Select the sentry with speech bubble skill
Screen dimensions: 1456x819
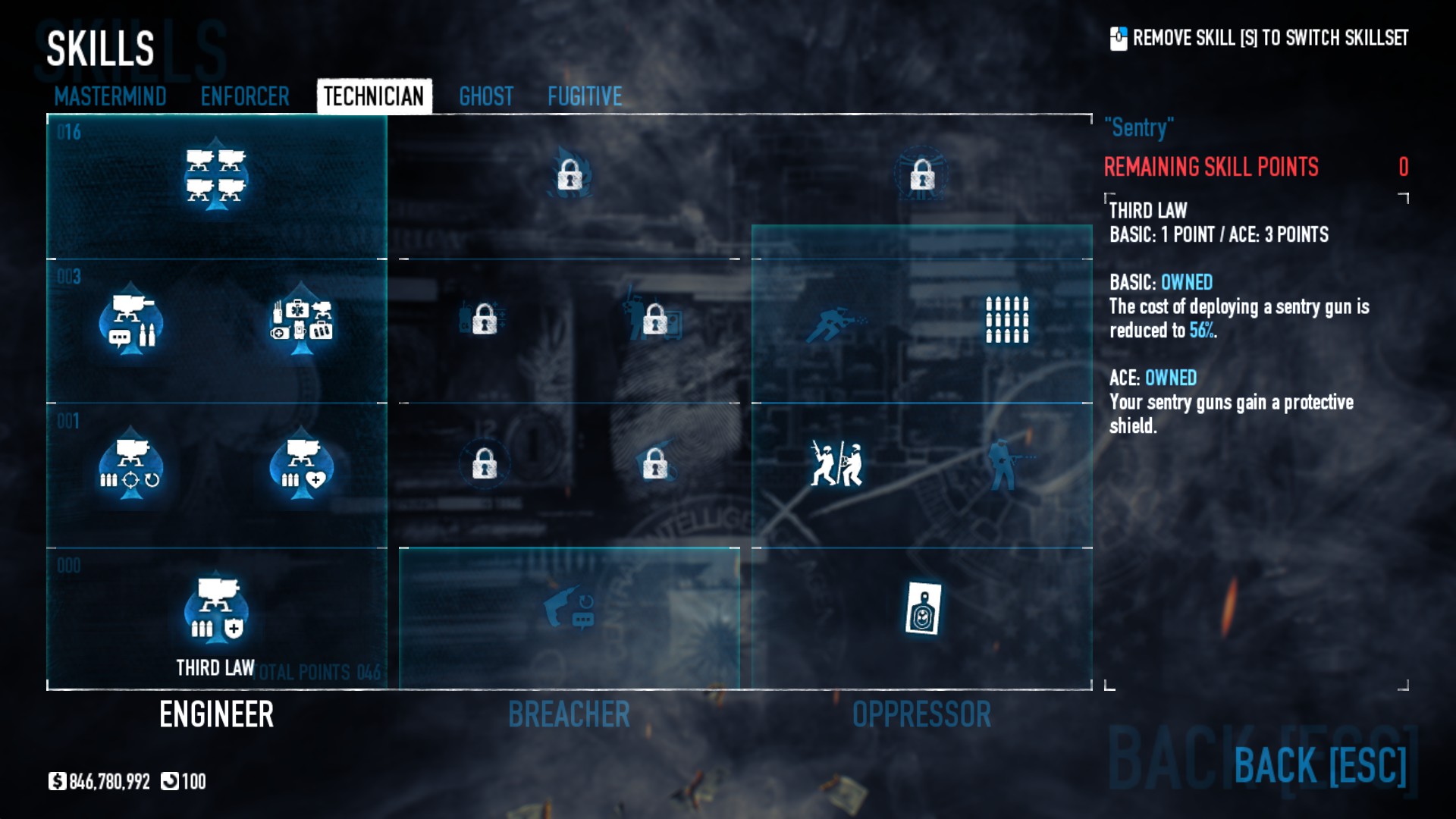(131, 319)
